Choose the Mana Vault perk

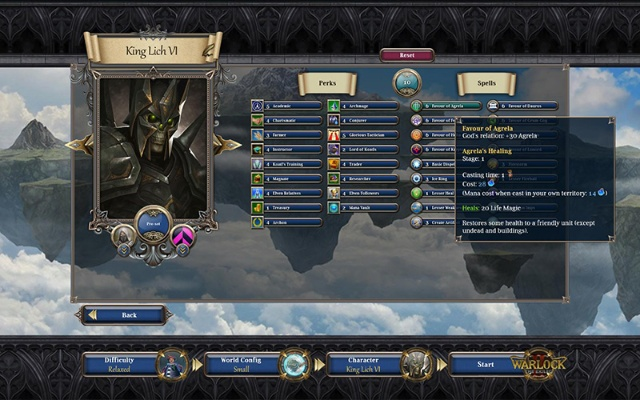(367, 207)
